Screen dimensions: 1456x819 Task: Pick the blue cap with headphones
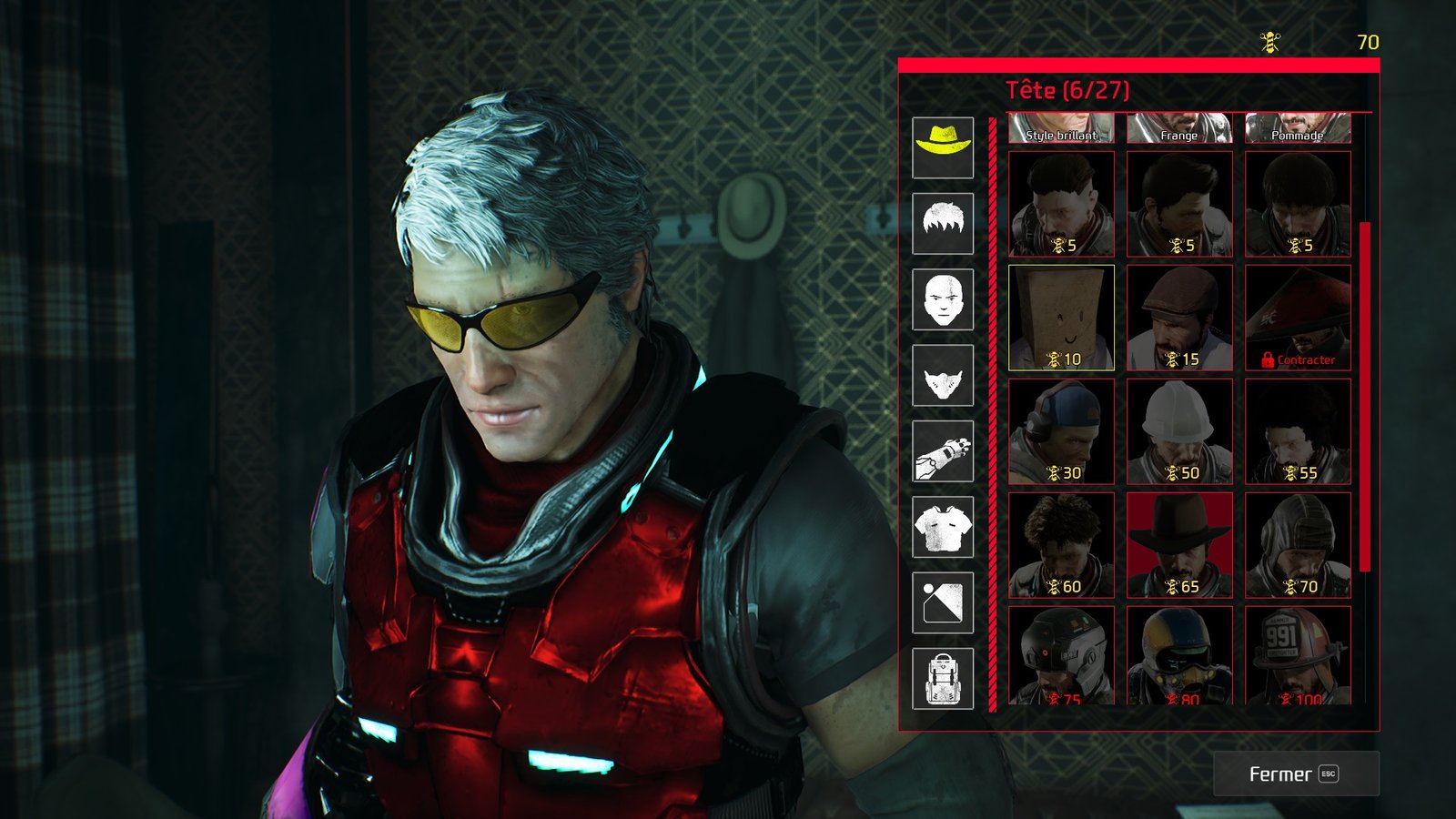(x=1061, y=431)
